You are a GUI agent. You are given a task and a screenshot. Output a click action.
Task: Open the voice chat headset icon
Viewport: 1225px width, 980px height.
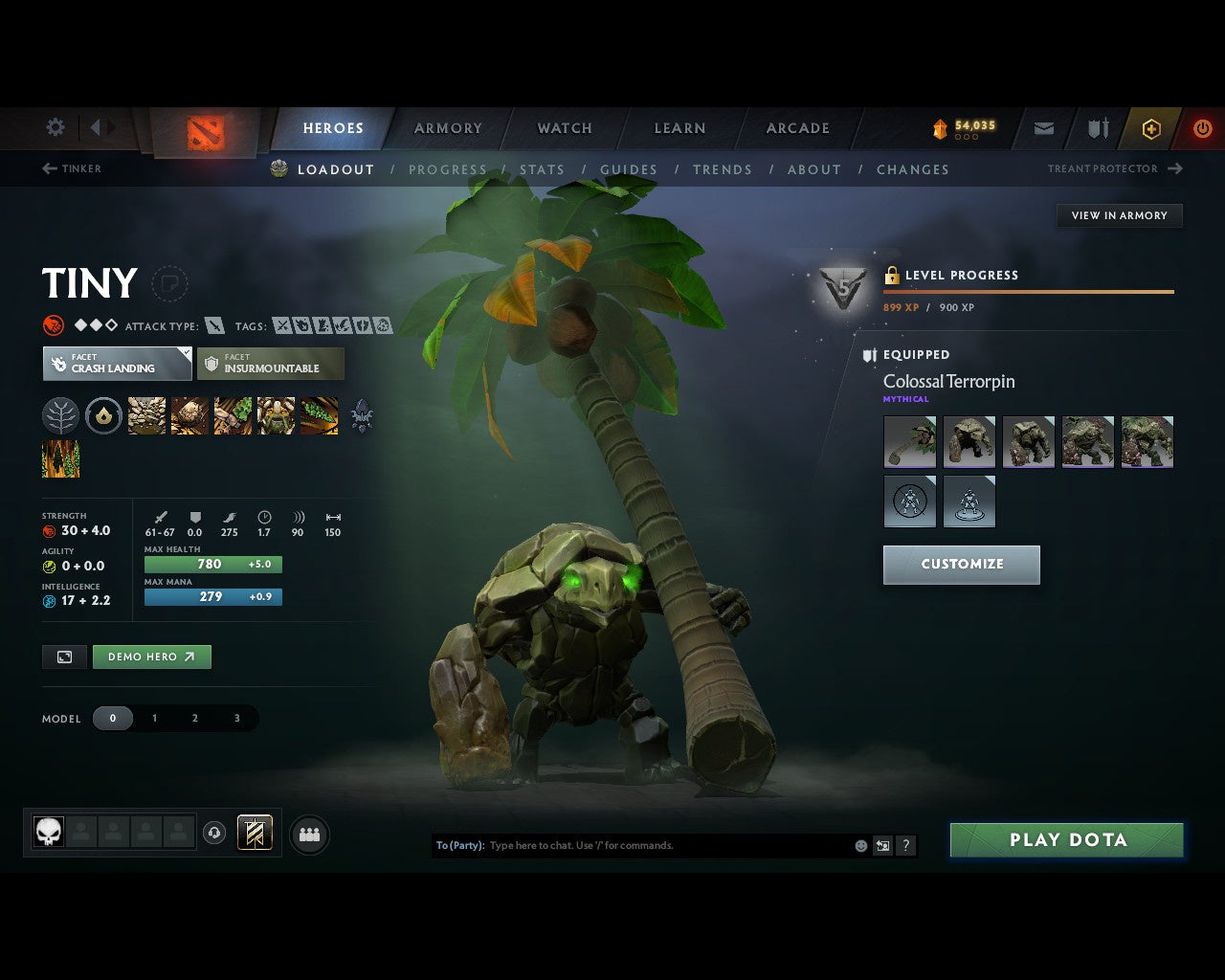pyautogui.click(x=212, y=833)
